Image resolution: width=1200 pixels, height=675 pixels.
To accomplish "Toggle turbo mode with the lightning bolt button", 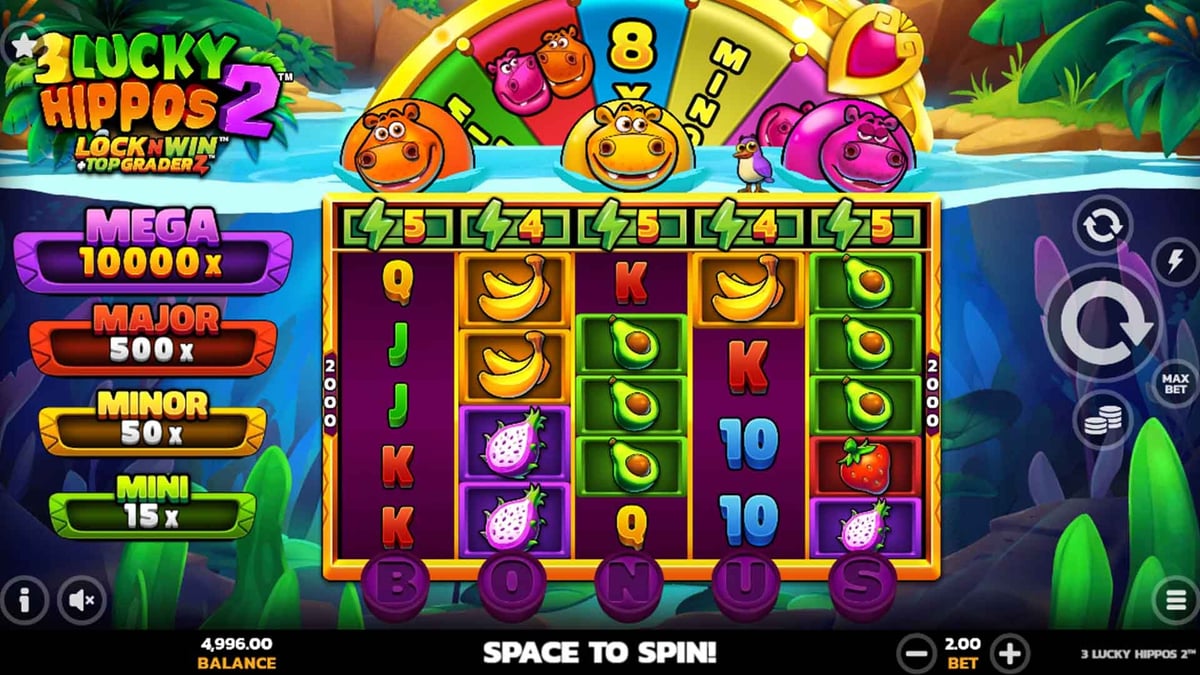I will [x=1175, y=261].
